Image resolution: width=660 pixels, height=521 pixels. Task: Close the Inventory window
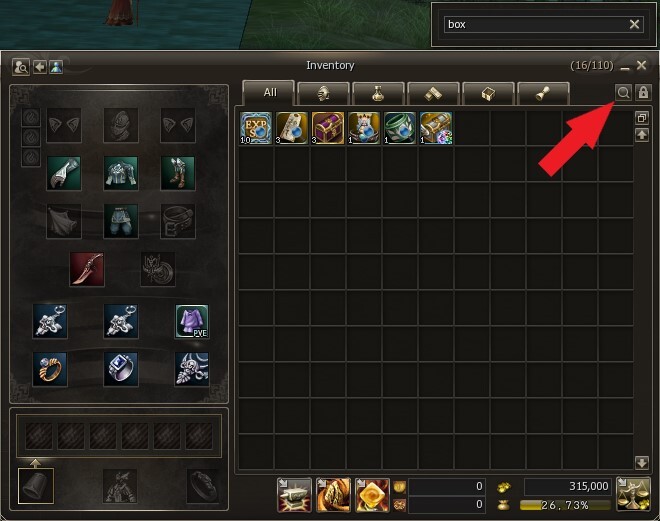click(x=643, y=66)
